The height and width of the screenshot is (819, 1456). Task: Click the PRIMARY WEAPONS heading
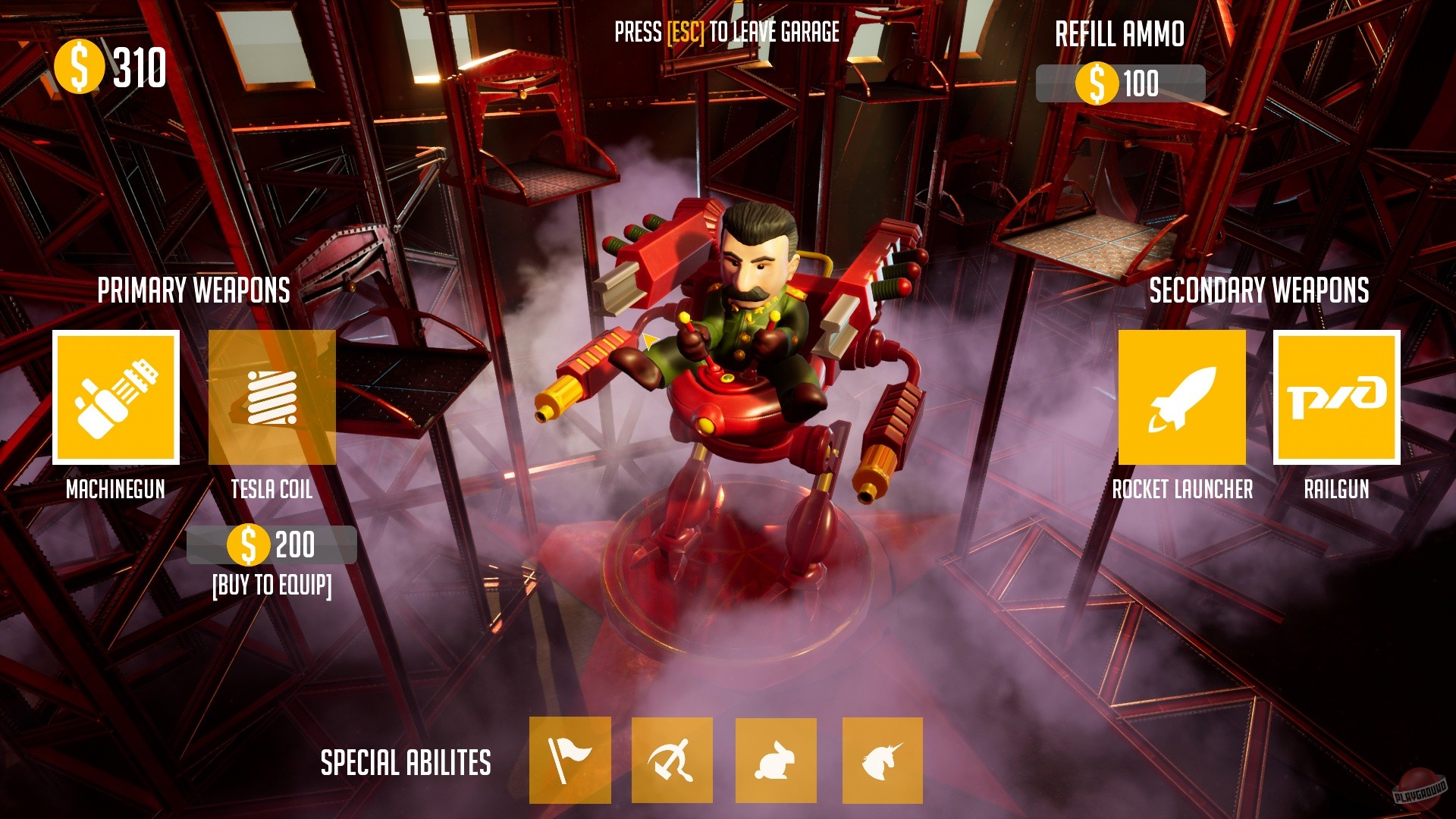point(196,290)
